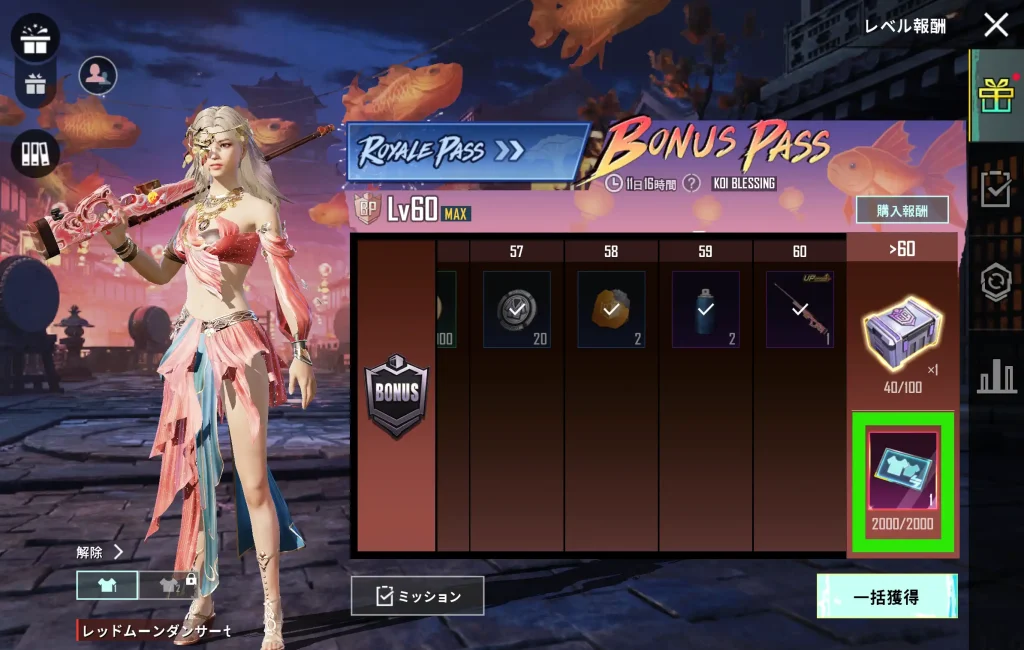Image resolution: width=1024 pixels, height=650 pixels.
Task: Open the binders collection icon
Action: coord(36,153)
